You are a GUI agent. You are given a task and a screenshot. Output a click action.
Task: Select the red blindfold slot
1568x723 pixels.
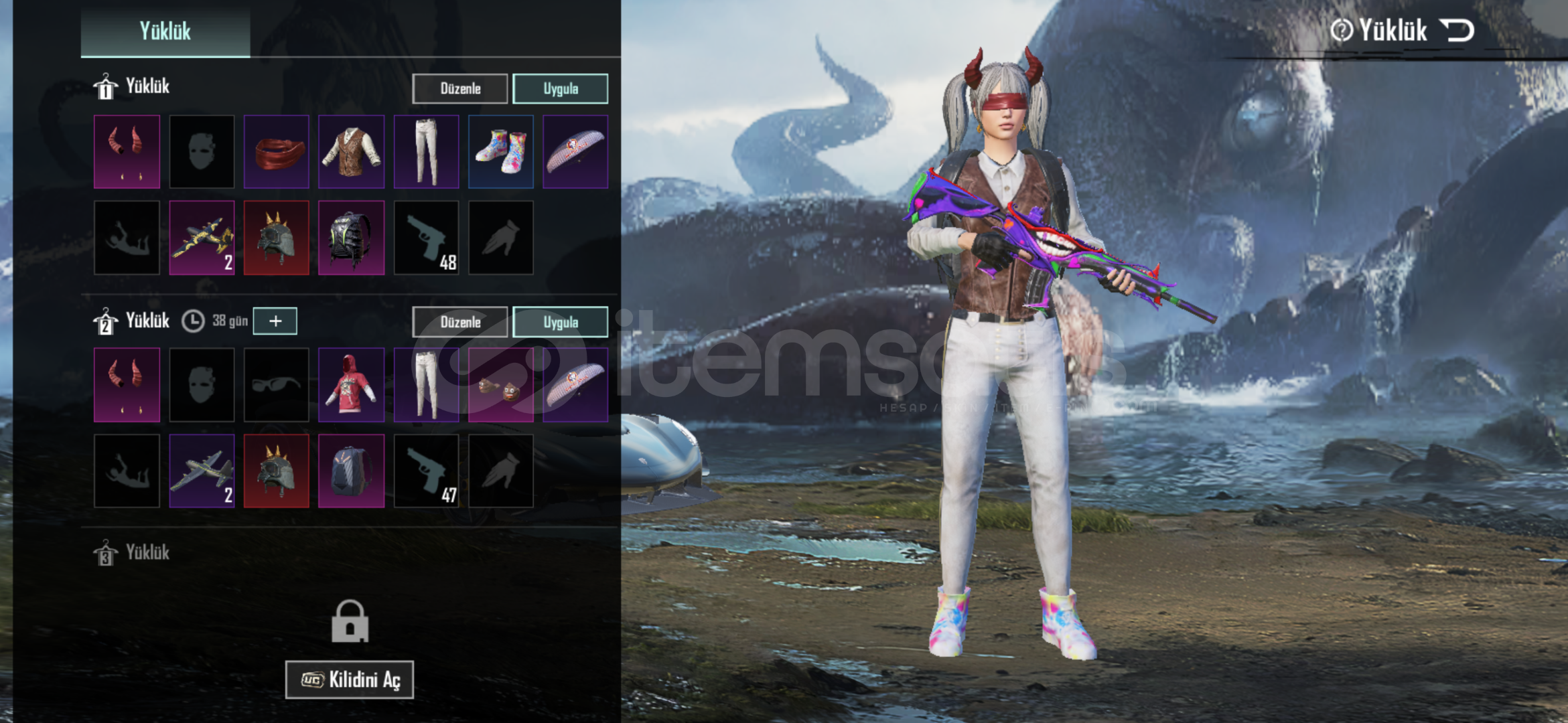pos(277,152)
